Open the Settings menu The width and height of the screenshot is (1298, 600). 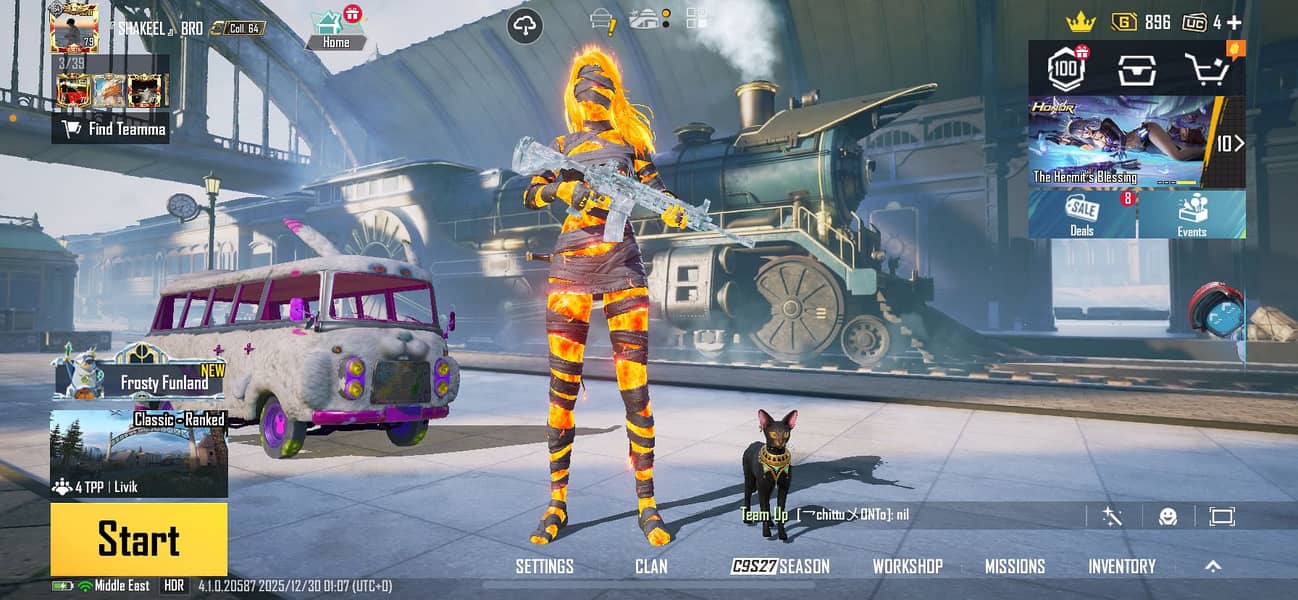(544, 566)
